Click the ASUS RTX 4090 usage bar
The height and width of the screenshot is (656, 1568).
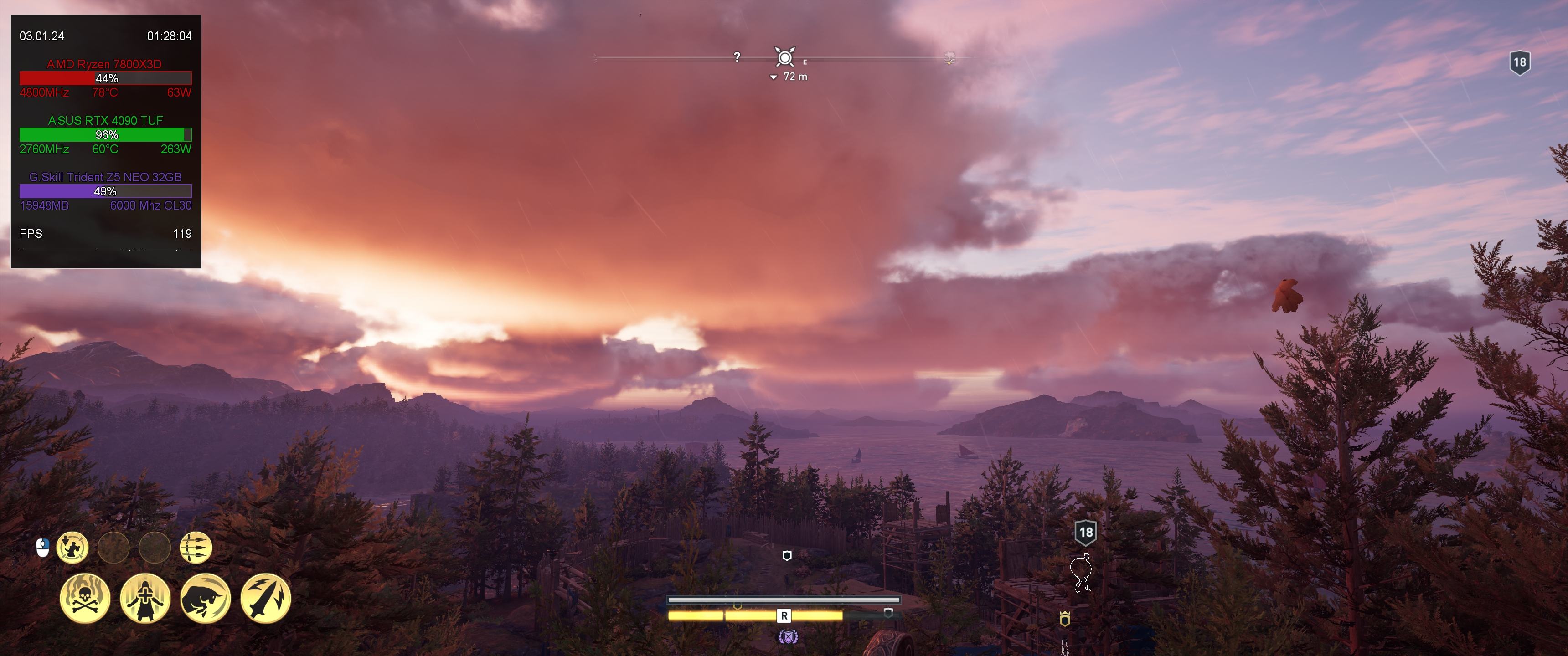[105, 134]
